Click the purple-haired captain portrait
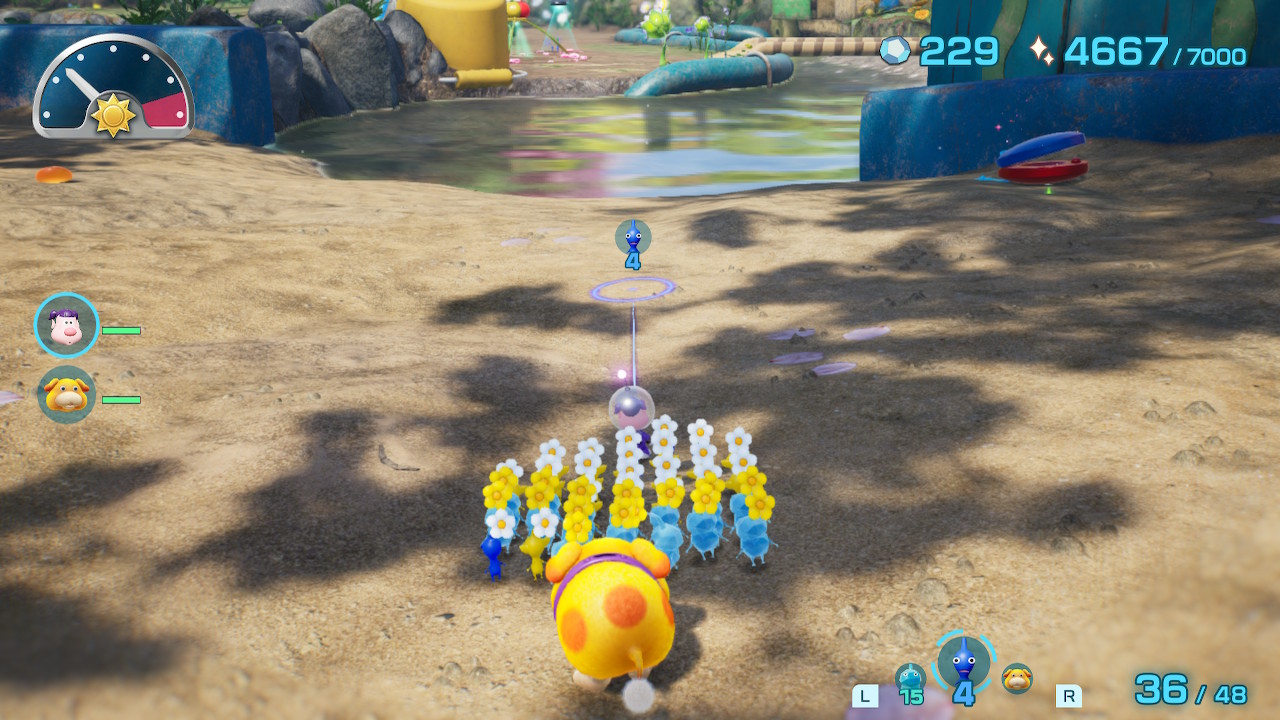Viewport: 1280px width, 720px height. pos(67,326)
